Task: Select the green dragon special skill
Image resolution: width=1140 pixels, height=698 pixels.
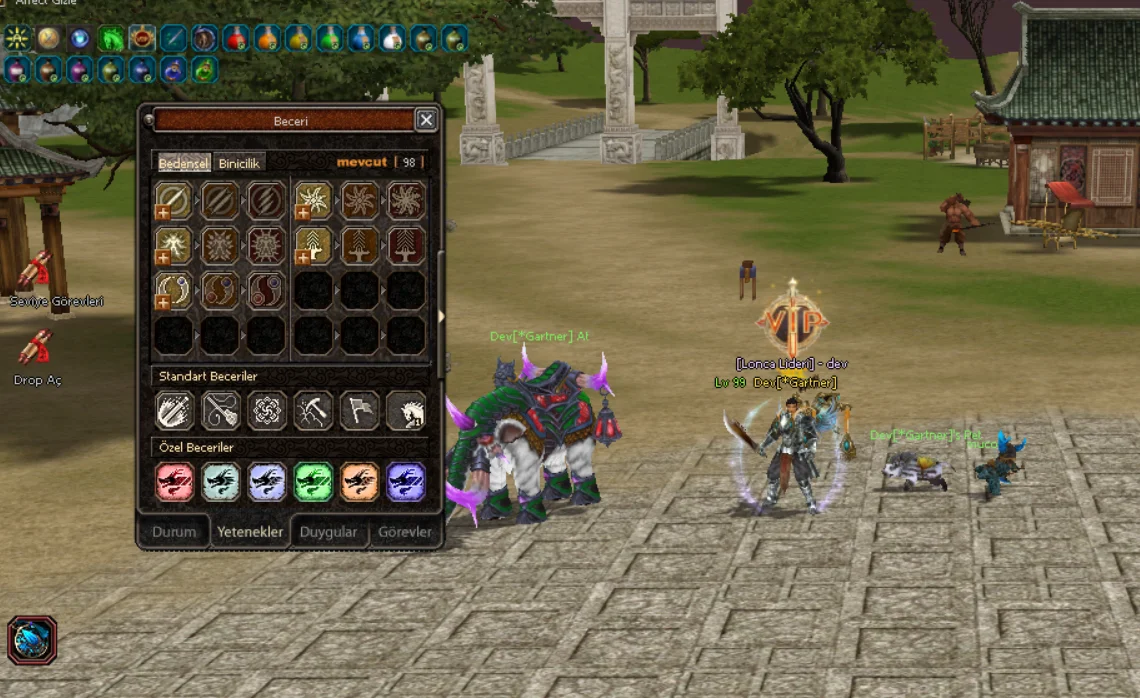Action: [313, 481]
